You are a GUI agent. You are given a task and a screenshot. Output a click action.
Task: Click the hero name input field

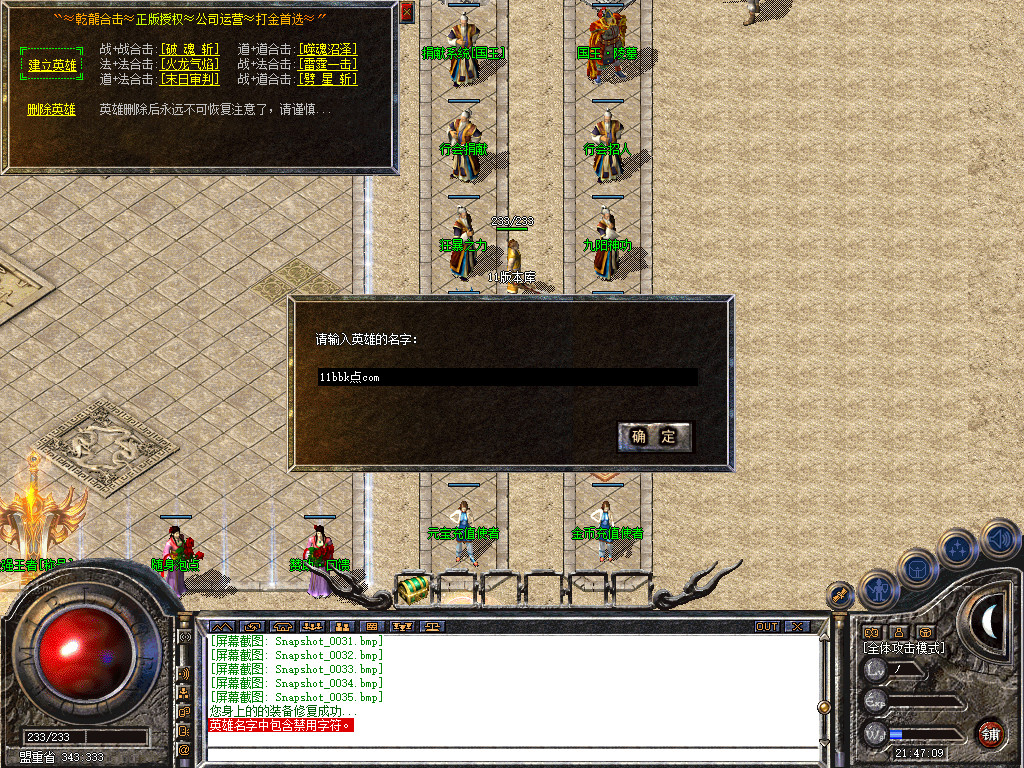click(x=507, y=377)
